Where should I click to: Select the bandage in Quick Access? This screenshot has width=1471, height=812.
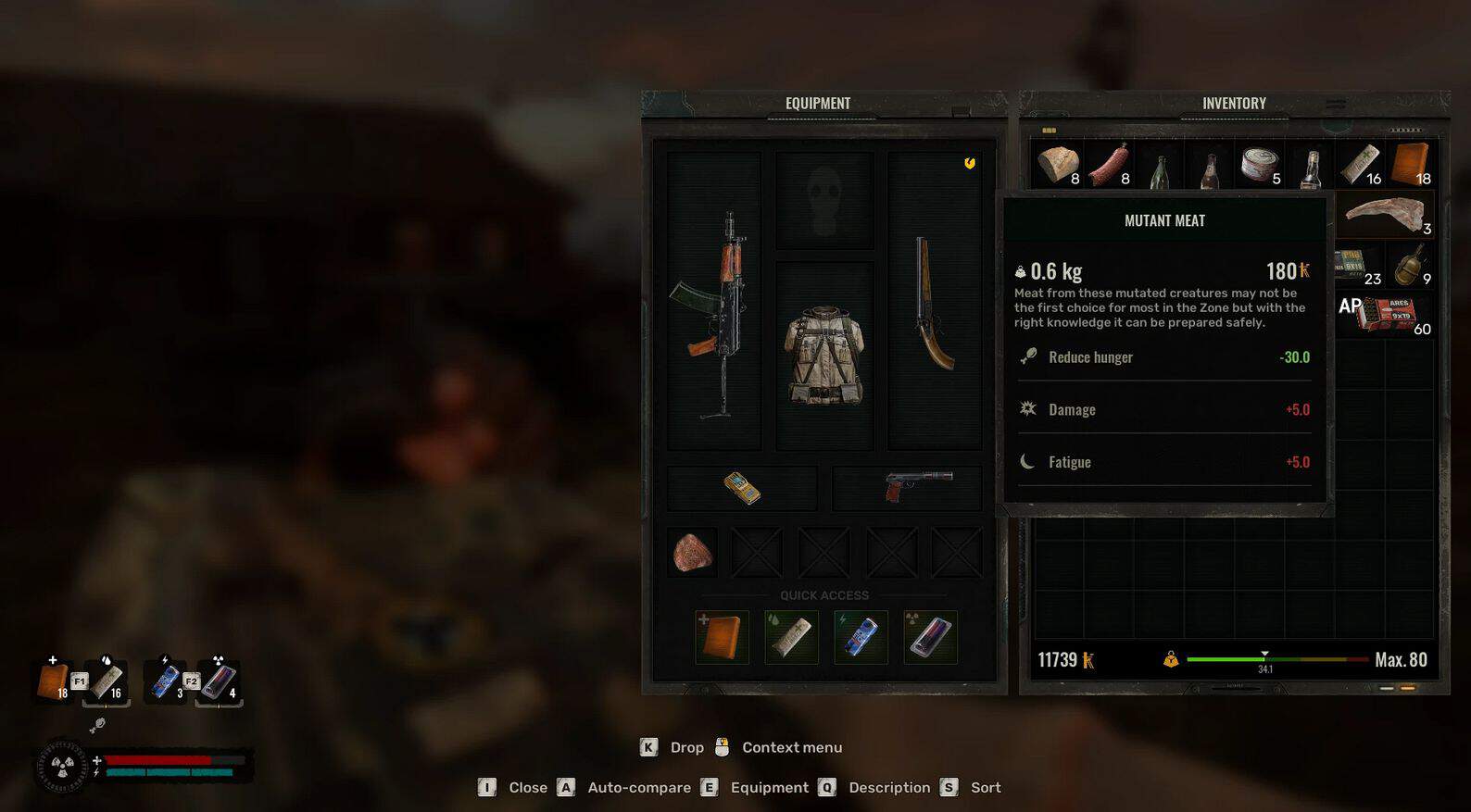click(791, 637)
